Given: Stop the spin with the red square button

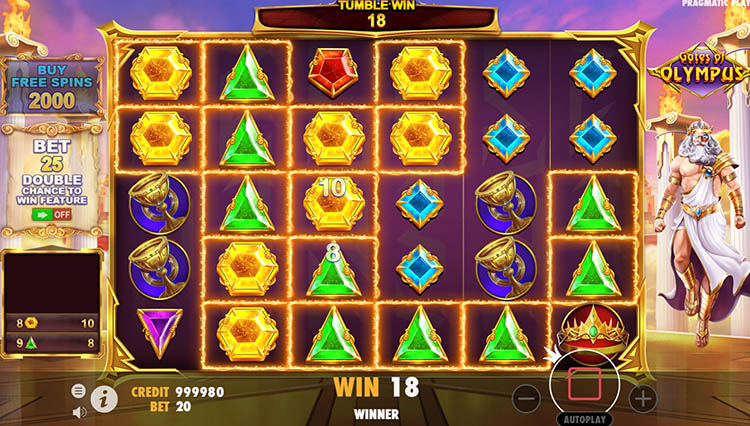Looking at the screenshot, I should tap(584, 384).
